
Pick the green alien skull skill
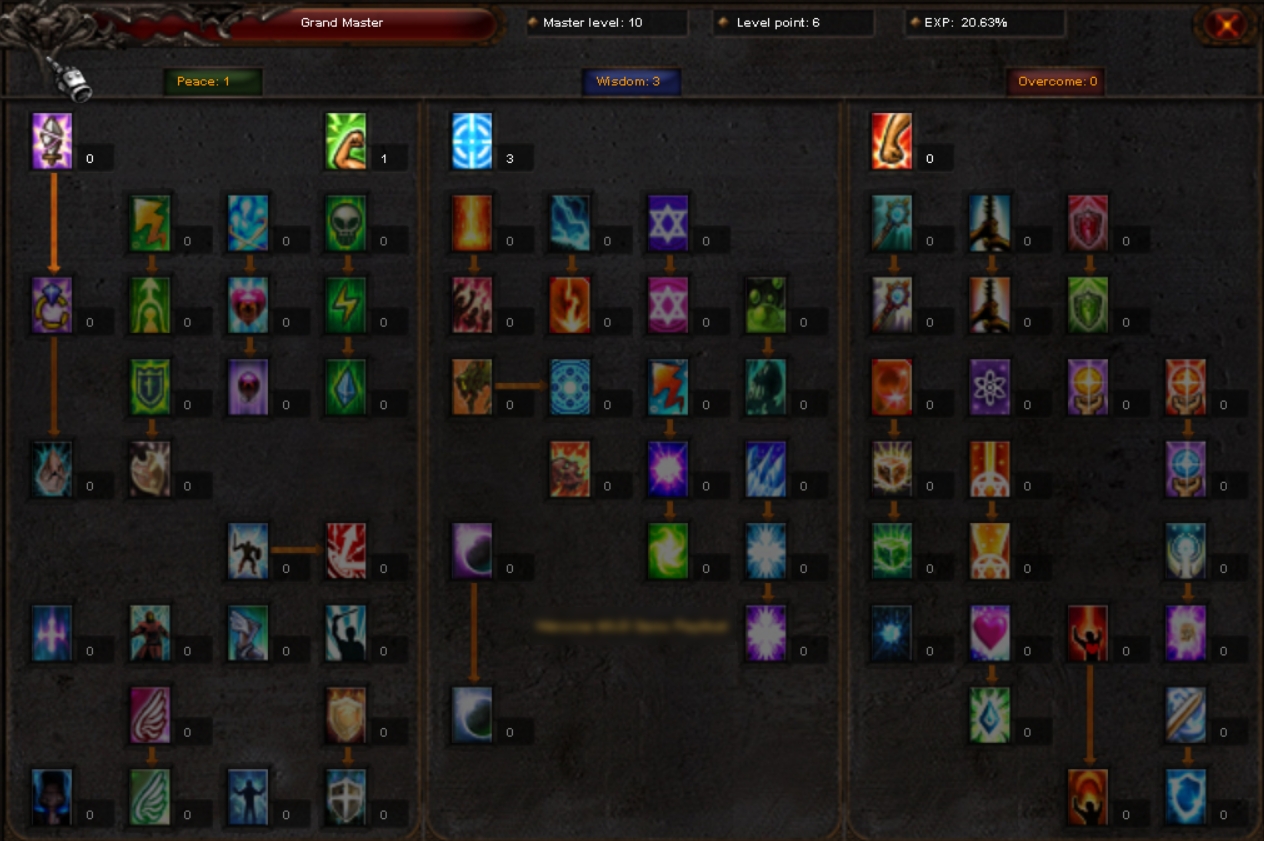tap(346, 223)
